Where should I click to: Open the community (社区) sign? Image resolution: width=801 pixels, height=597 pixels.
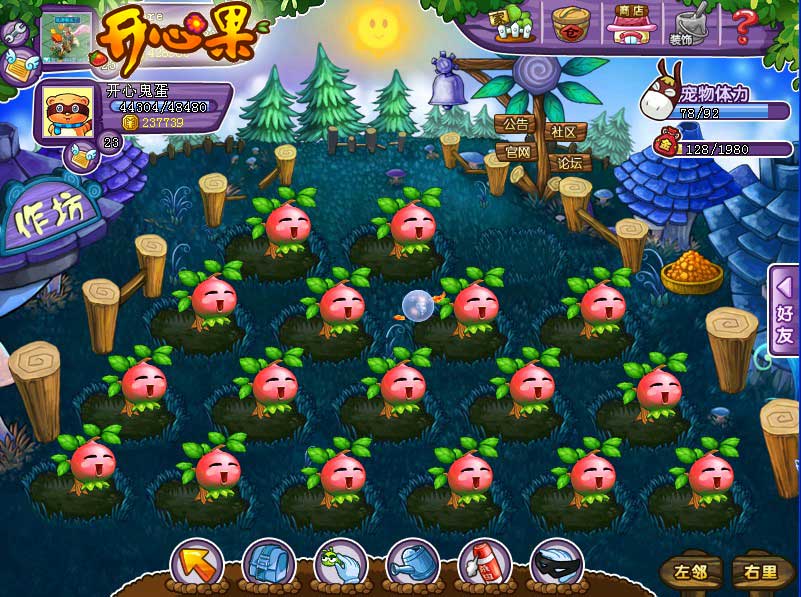click(x=565, y=131)
